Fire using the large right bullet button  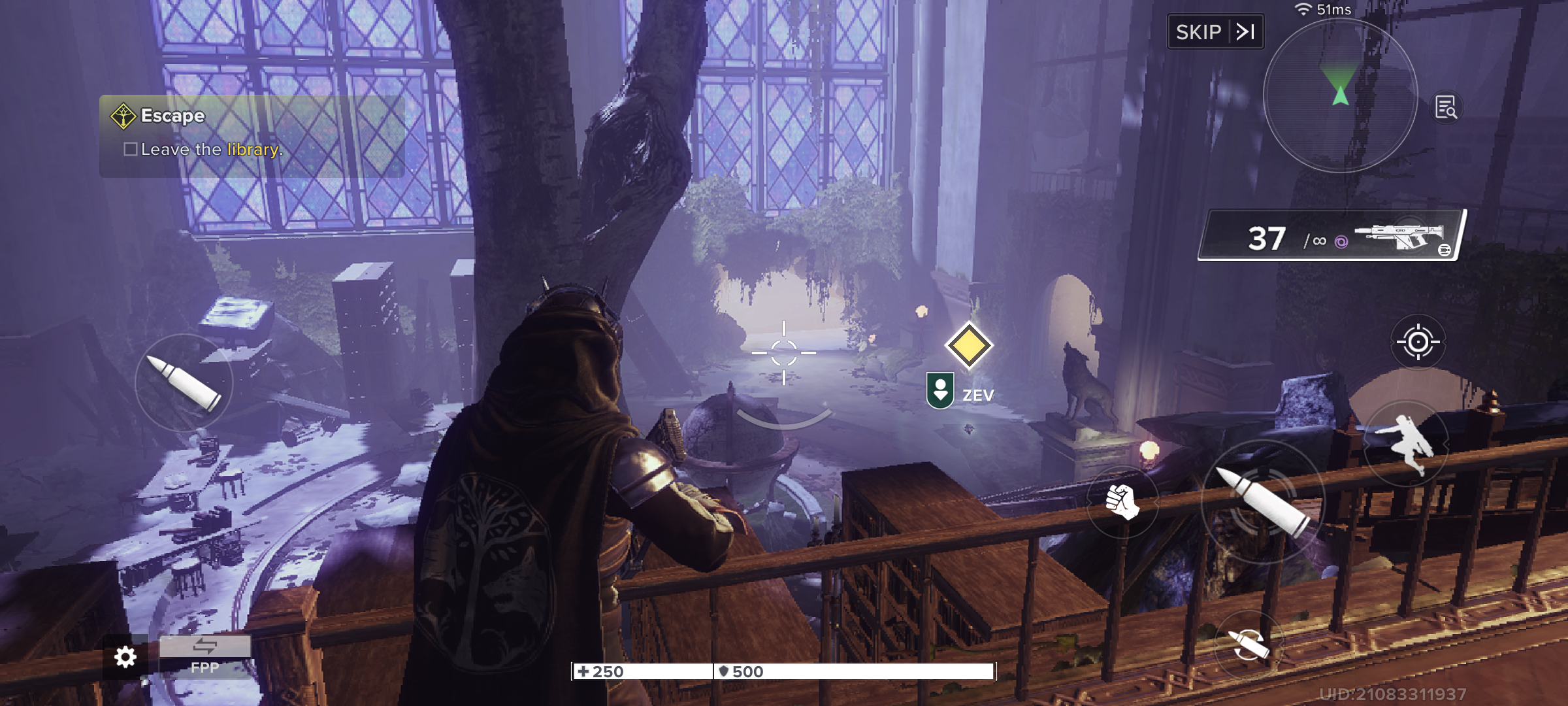(1262, 502)
